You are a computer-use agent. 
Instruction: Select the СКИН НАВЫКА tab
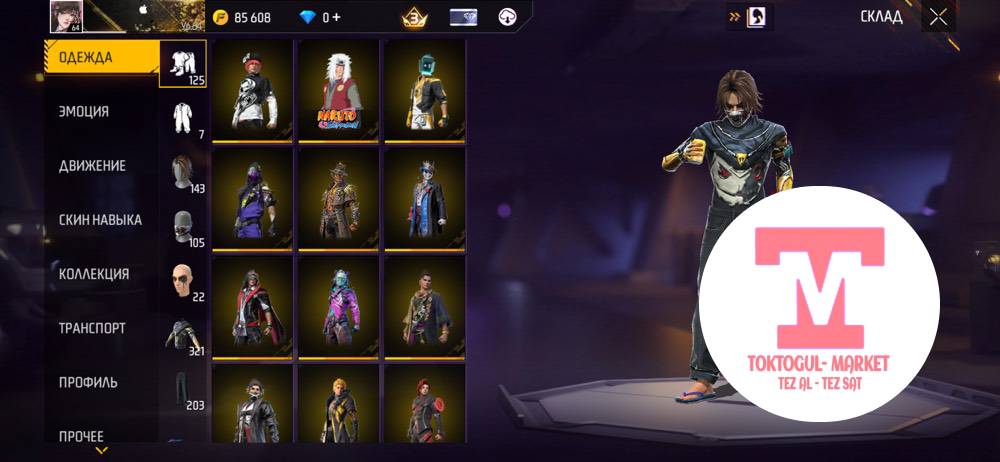coord(100,220)
